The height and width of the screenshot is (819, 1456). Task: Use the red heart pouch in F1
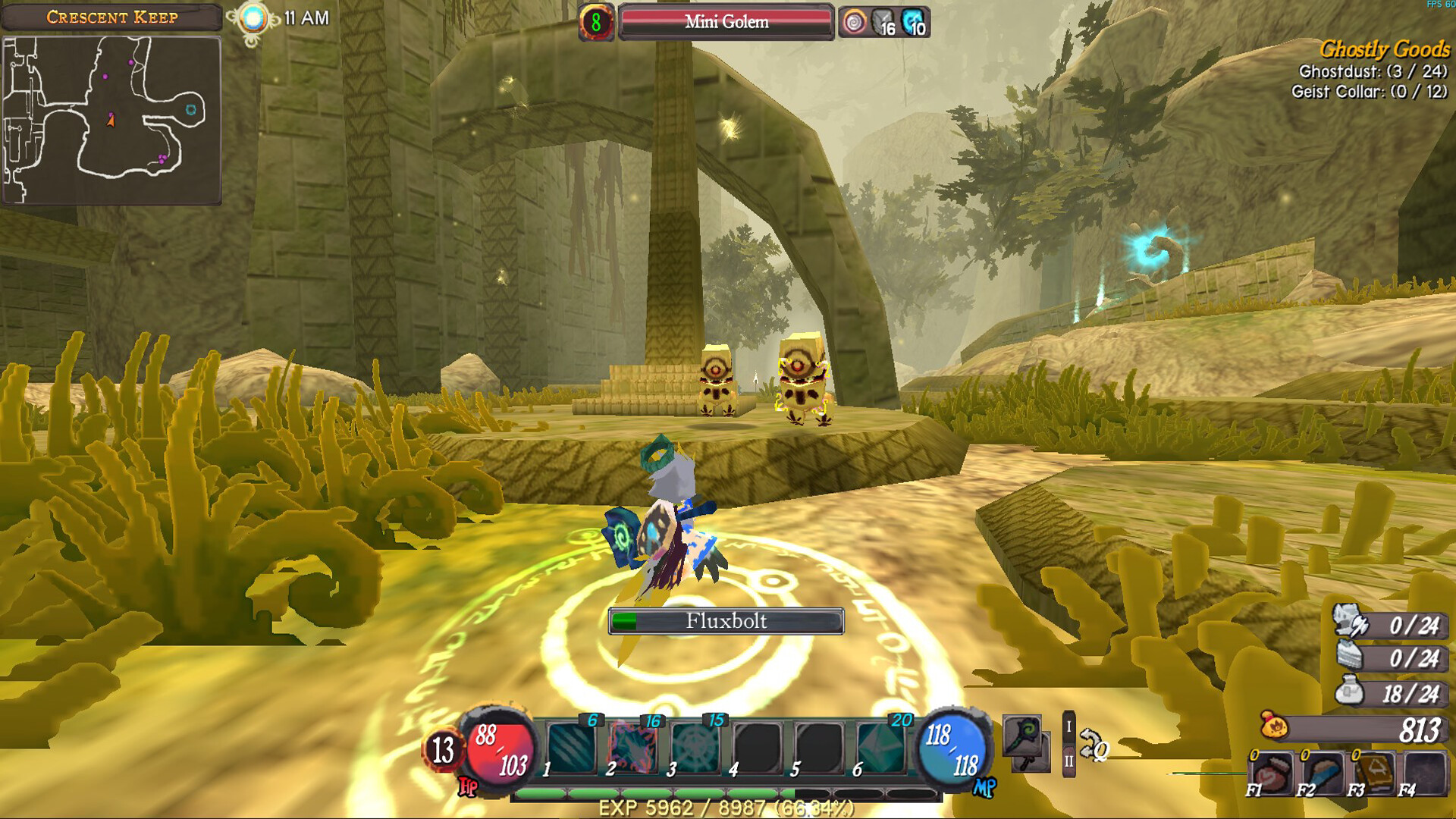click(x=1272, y=773)
